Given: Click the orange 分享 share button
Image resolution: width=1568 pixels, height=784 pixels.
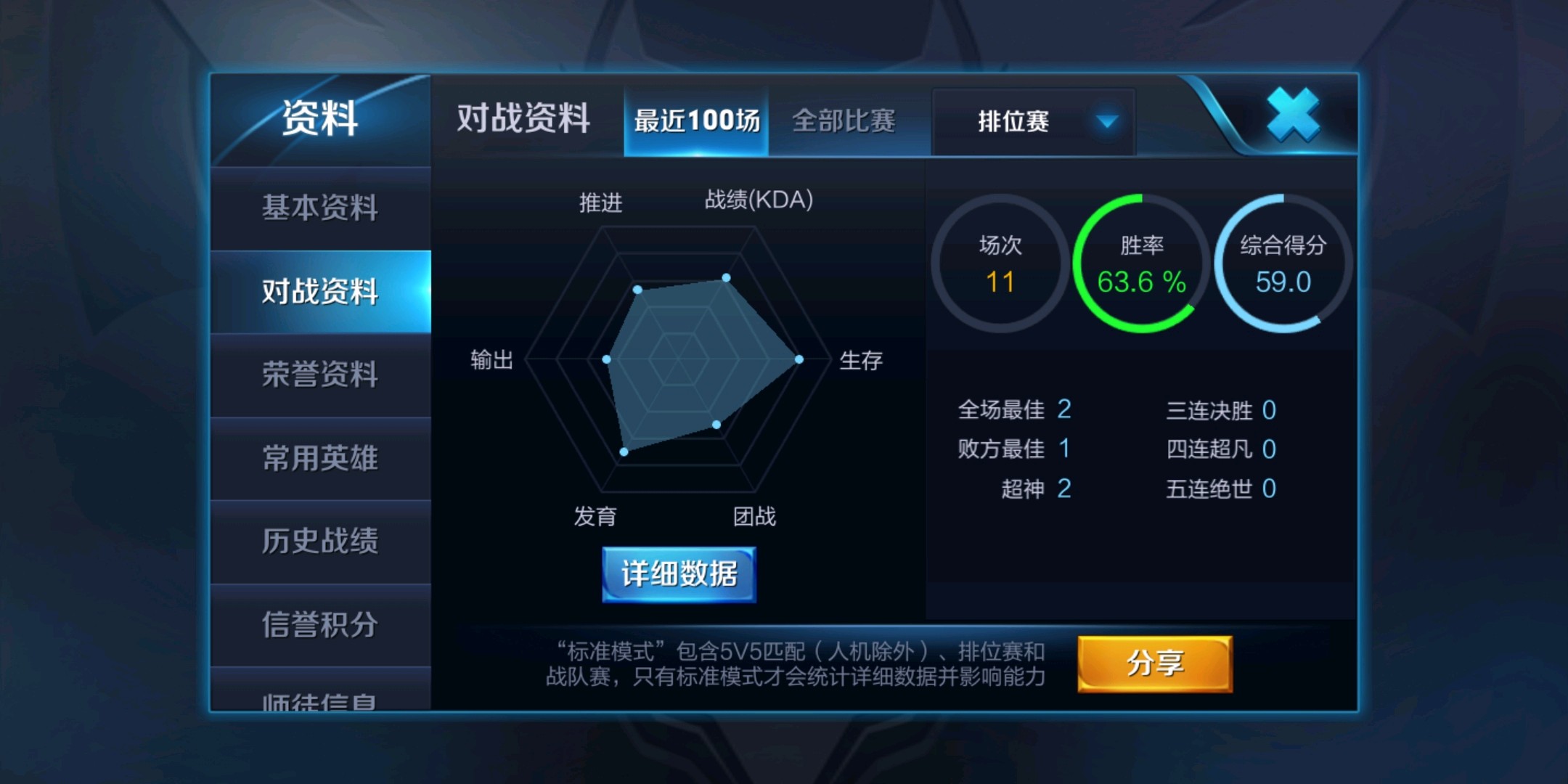Looking at the screenshot, I should [x=1154, y=663].
